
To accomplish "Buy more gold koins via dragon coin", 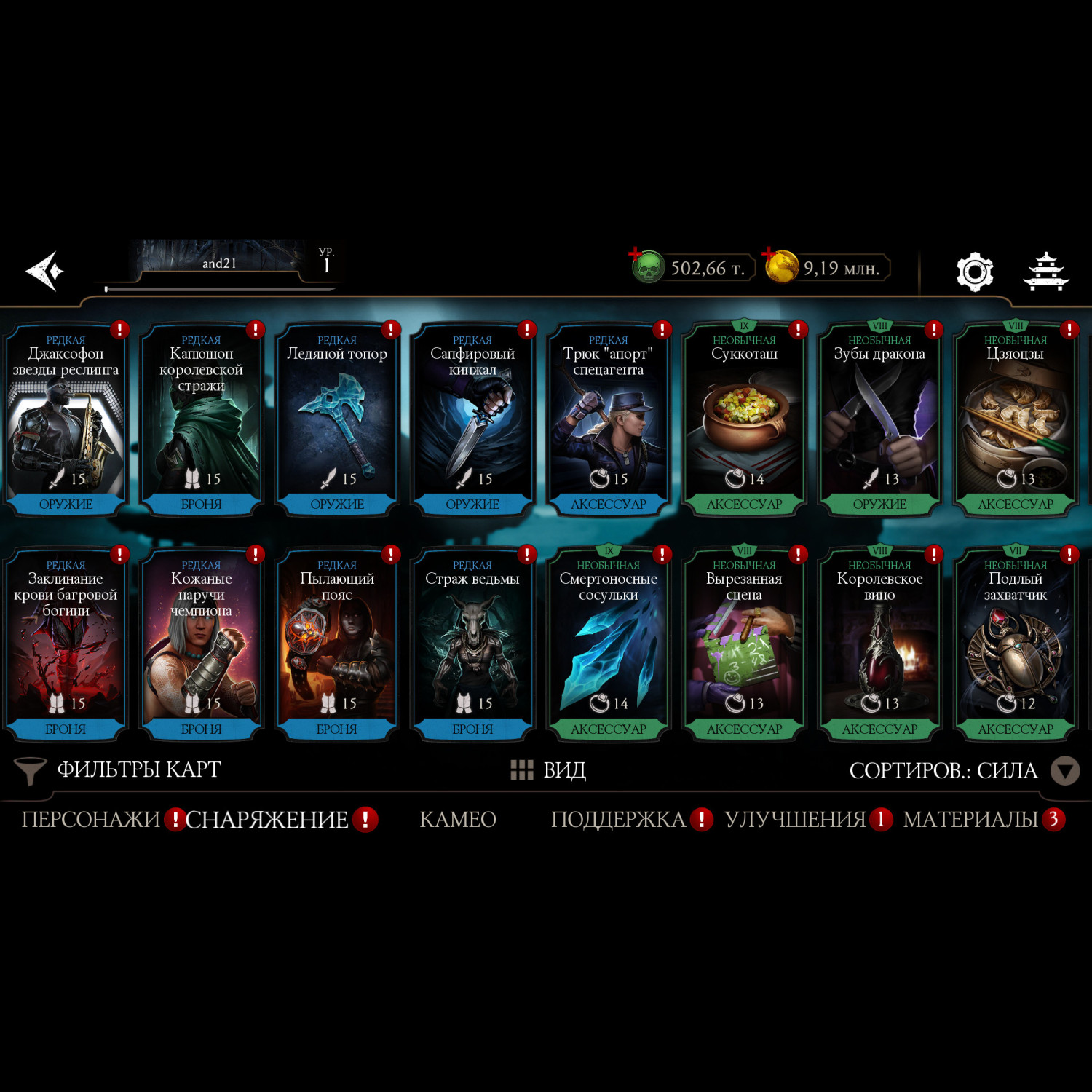I will (780, 266).
